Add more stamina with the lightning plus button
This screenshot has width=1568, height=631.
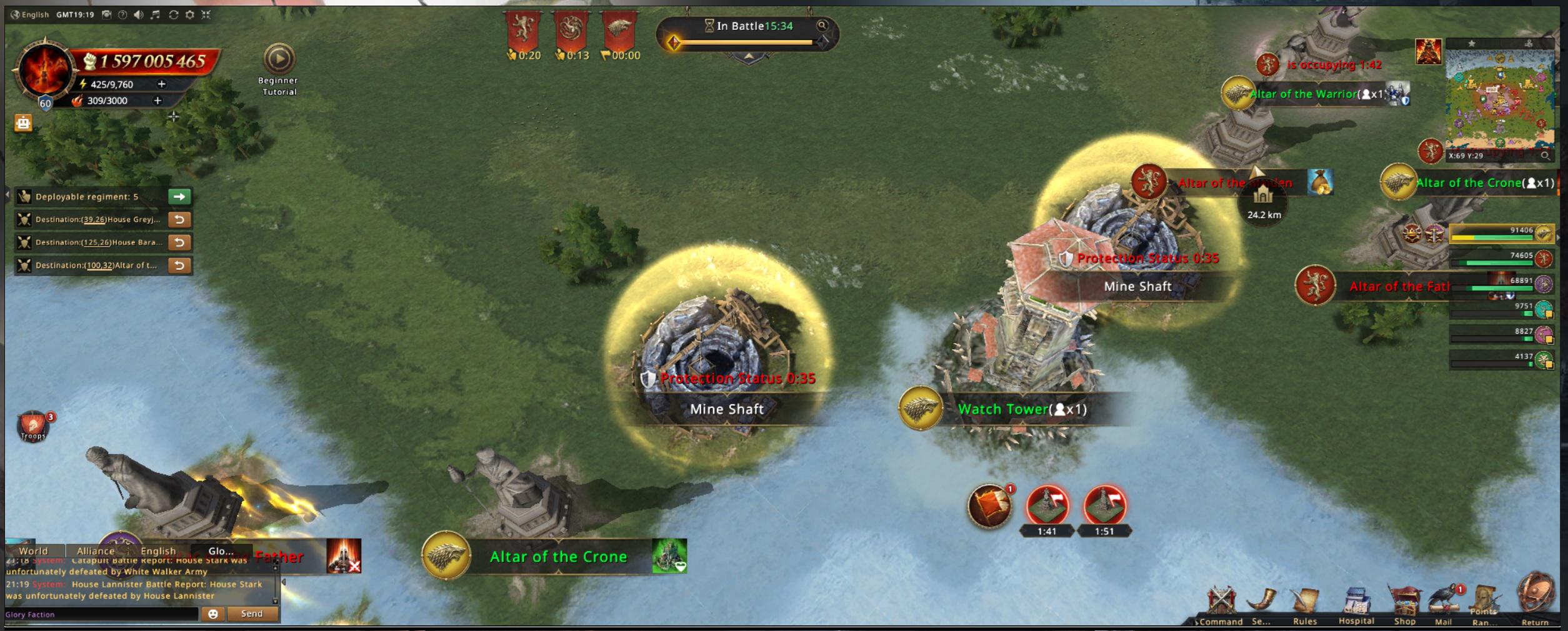coord(162,84)
